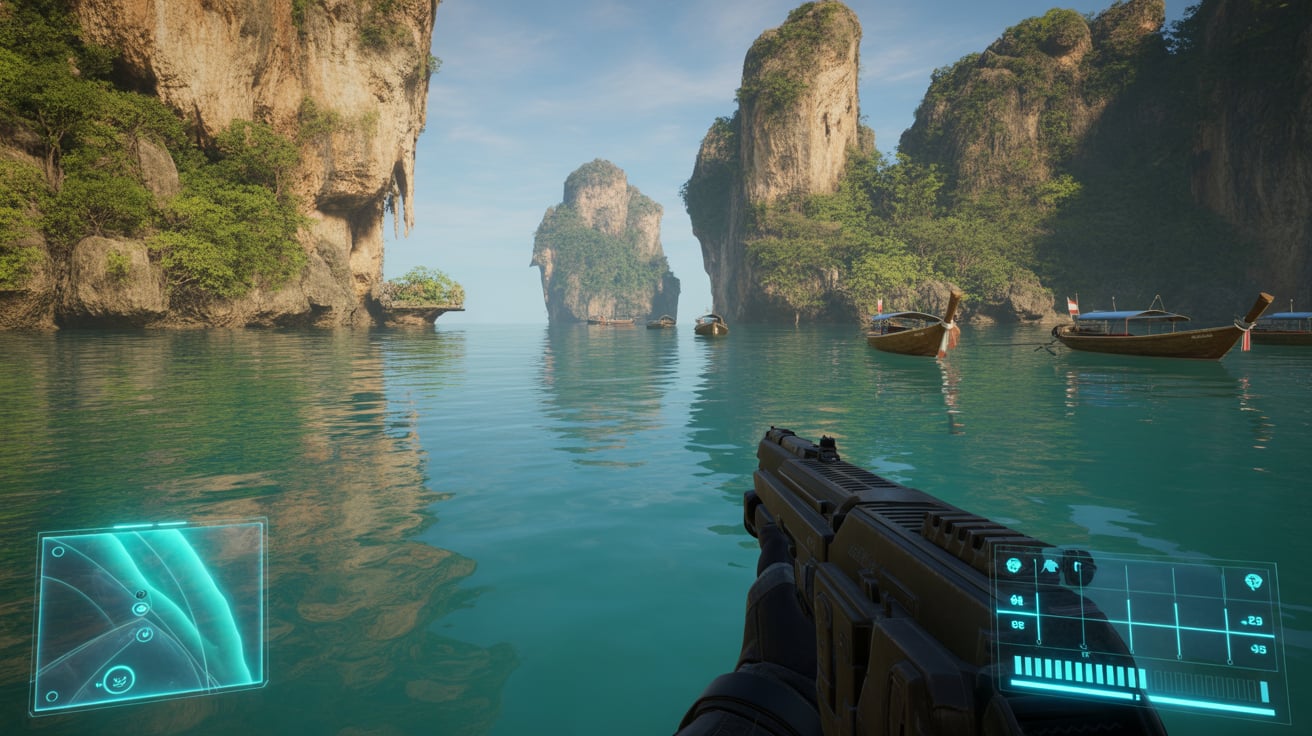Click the small ring marker in minimap's bottom-left corner

(x=51, y=696)
